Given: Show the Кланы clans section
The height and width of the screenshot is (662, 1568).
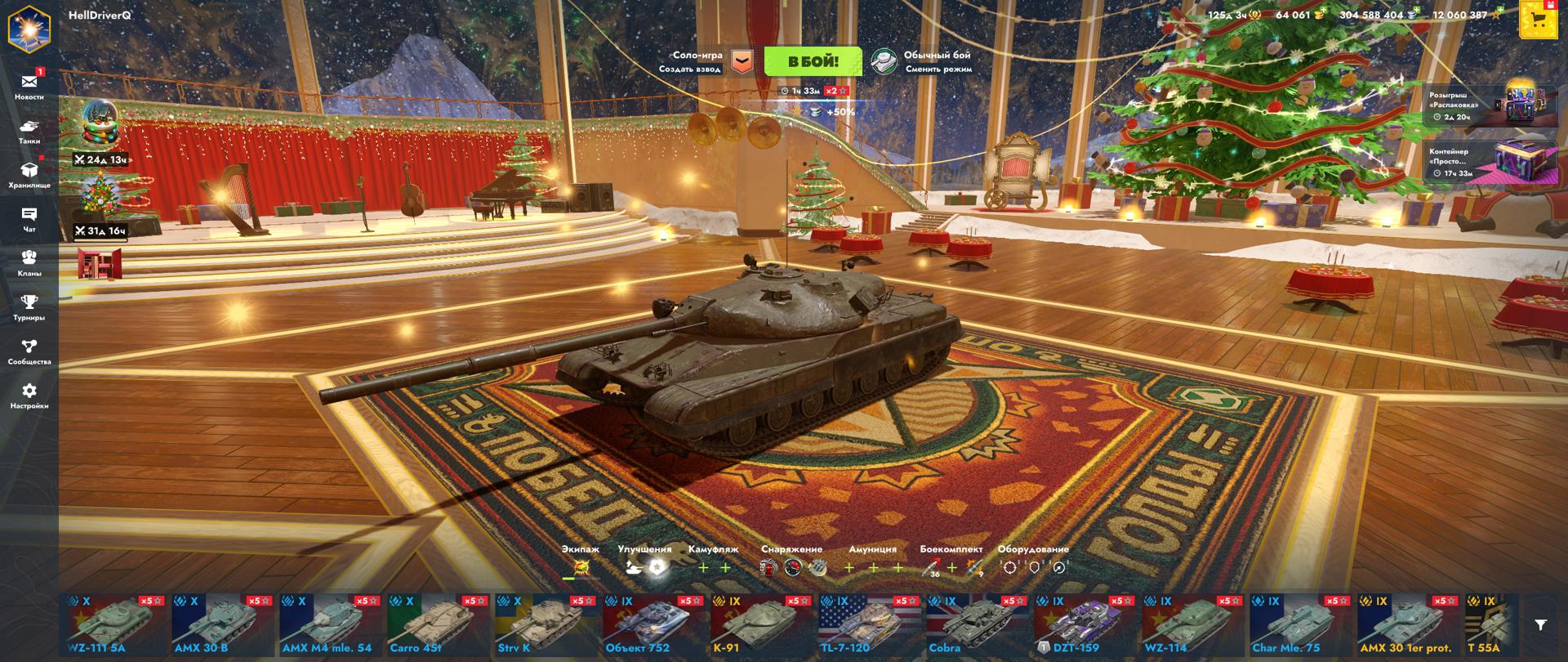Looking at the screenshot, I should 29,262.
